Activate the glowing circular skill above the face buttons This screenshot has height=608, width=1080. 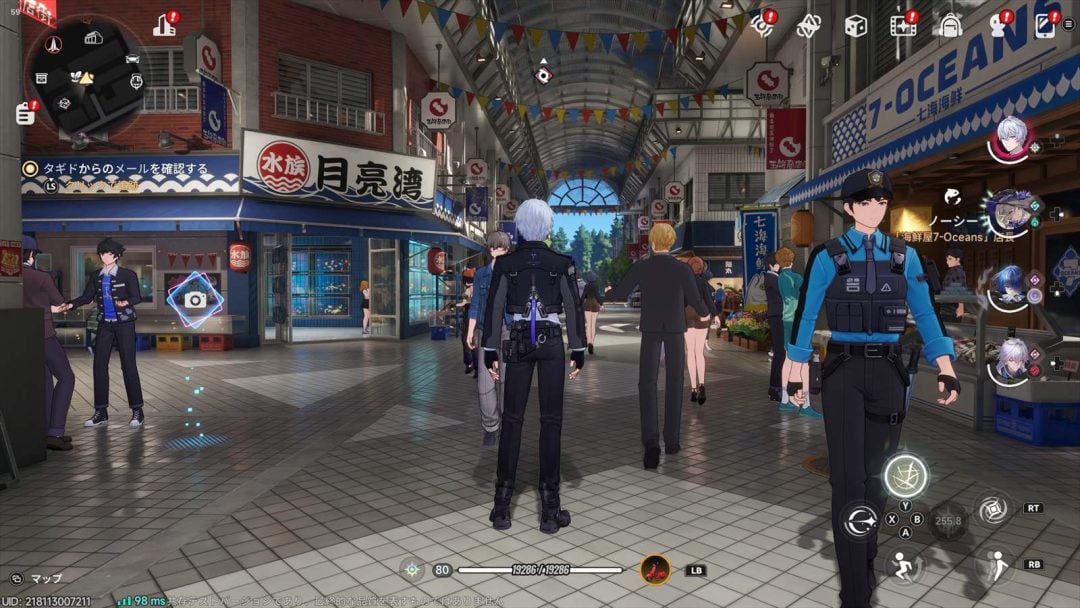[905, 475]
